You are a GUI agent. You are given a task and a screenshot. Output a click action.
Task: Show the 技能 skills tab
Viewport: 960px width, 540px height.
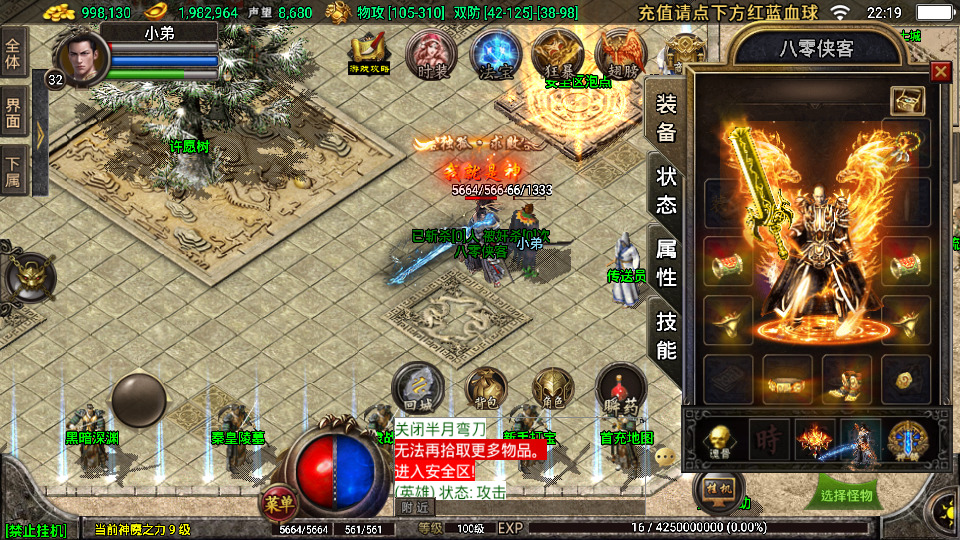(x=666, y=335)
